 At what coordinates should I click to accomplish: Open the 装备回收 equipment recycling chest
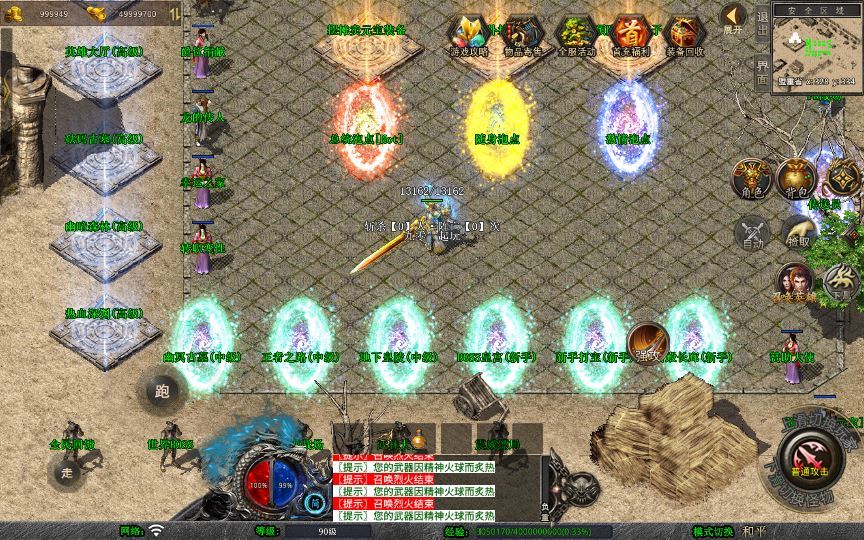pyautogui.click(x=684, y=36)
